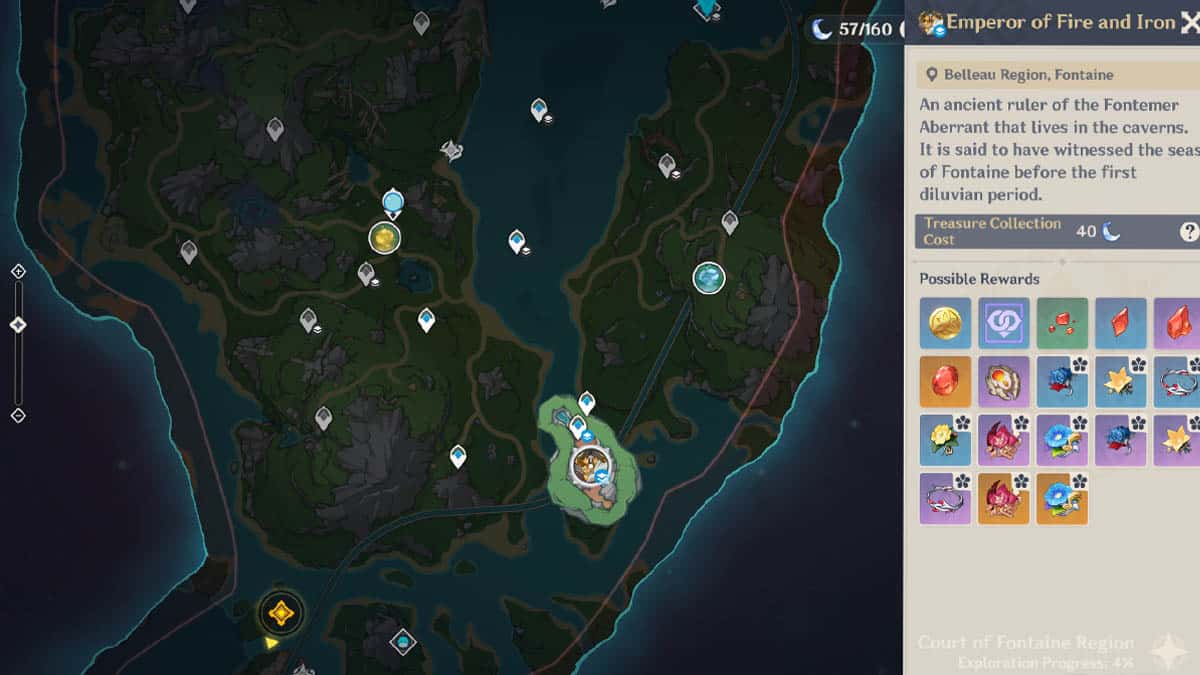Inspect the seashell boss material reward
The image size is (1200, 675).
click(1003, 381)
